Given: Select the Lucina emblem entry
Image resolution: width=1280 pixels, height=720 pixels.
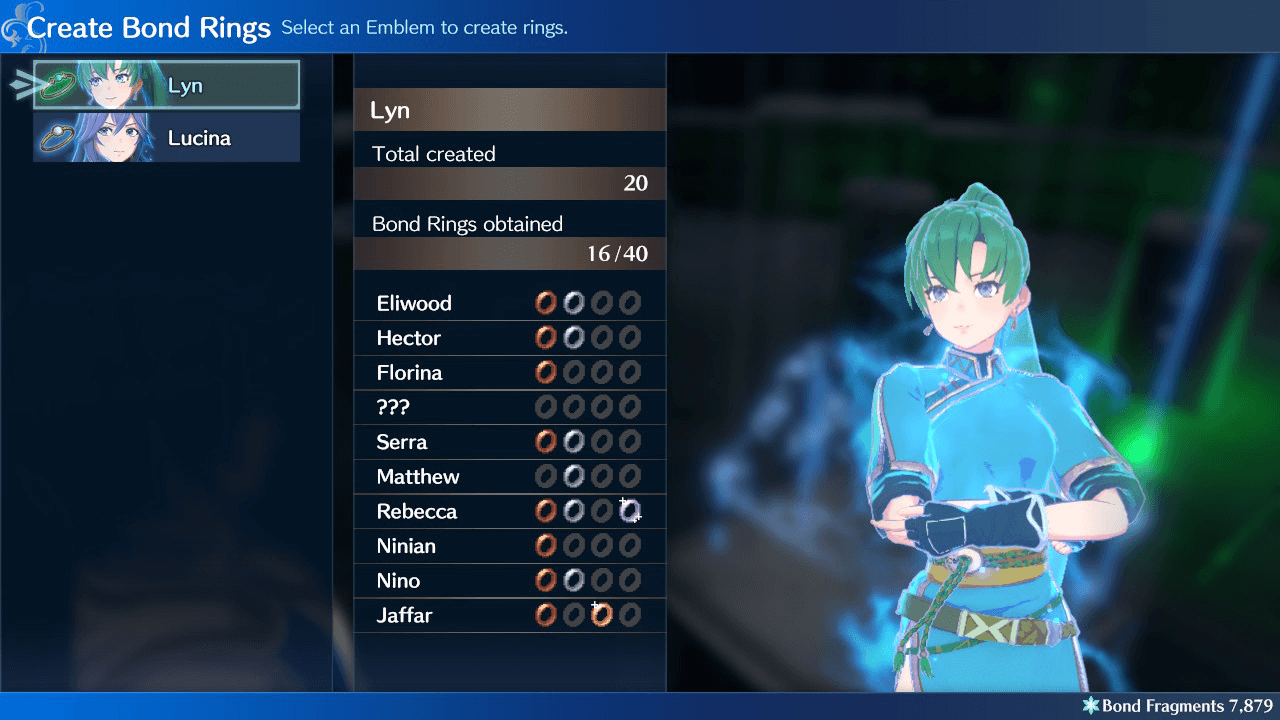Looking at the screenshot, I should click(165, 137).
